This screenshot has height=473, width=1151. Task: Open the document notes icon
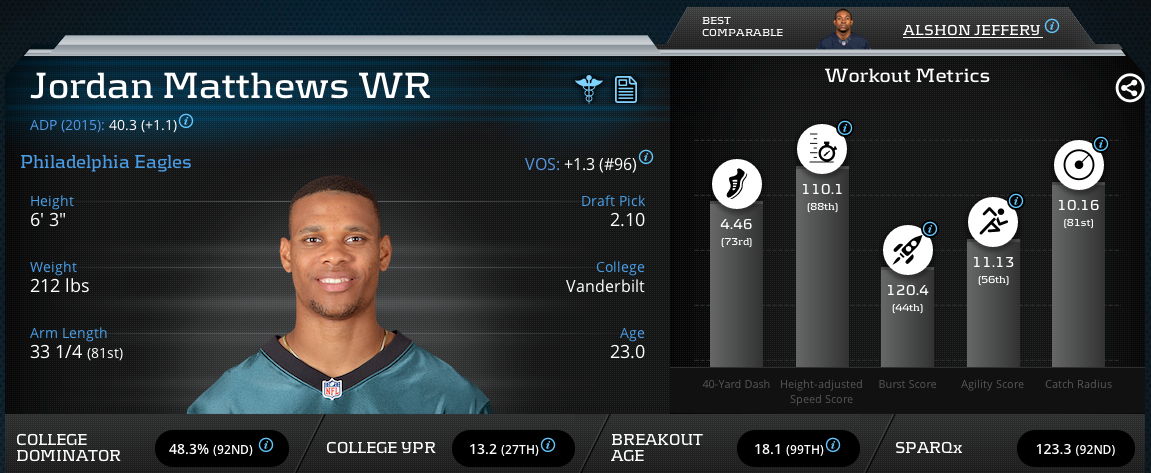[625, 89]
